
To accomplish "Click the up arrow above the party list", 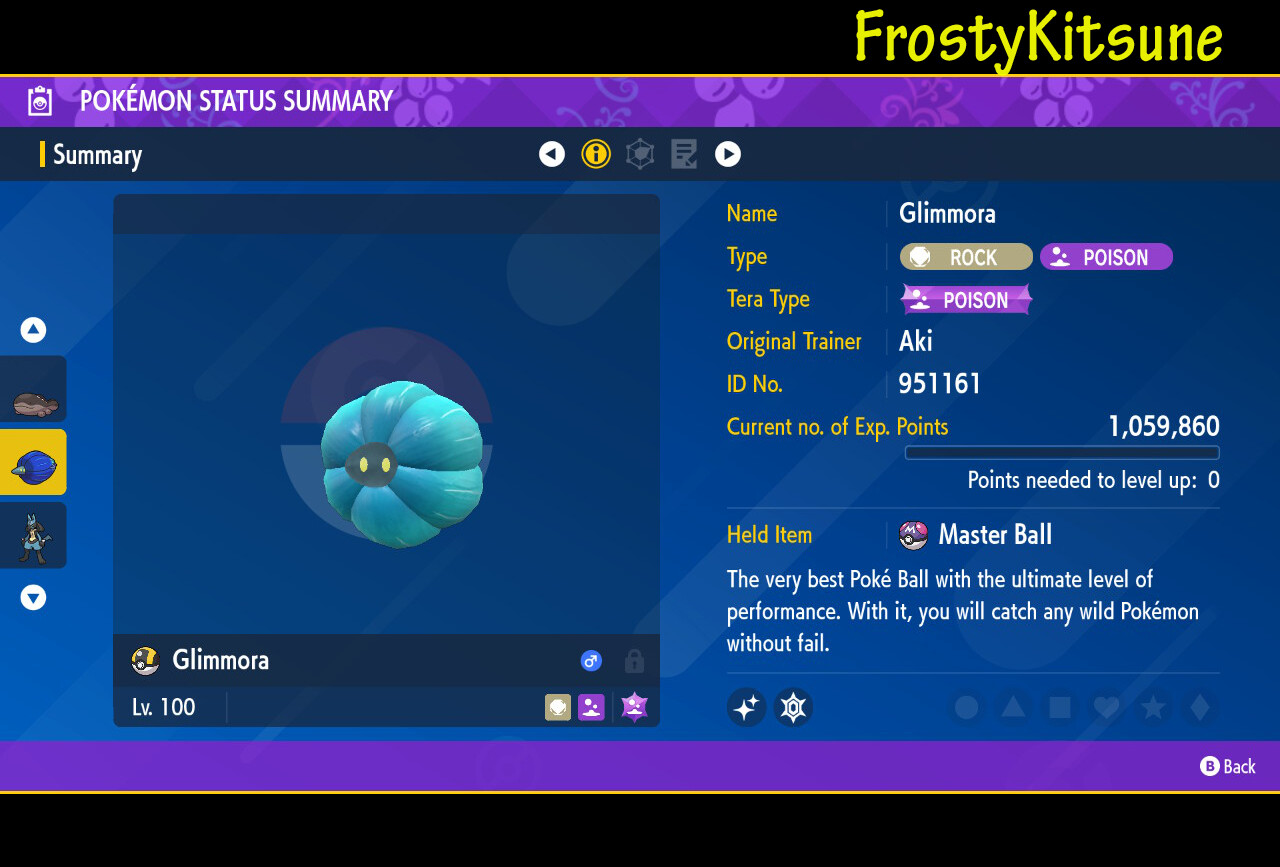I will click(33, 330).
